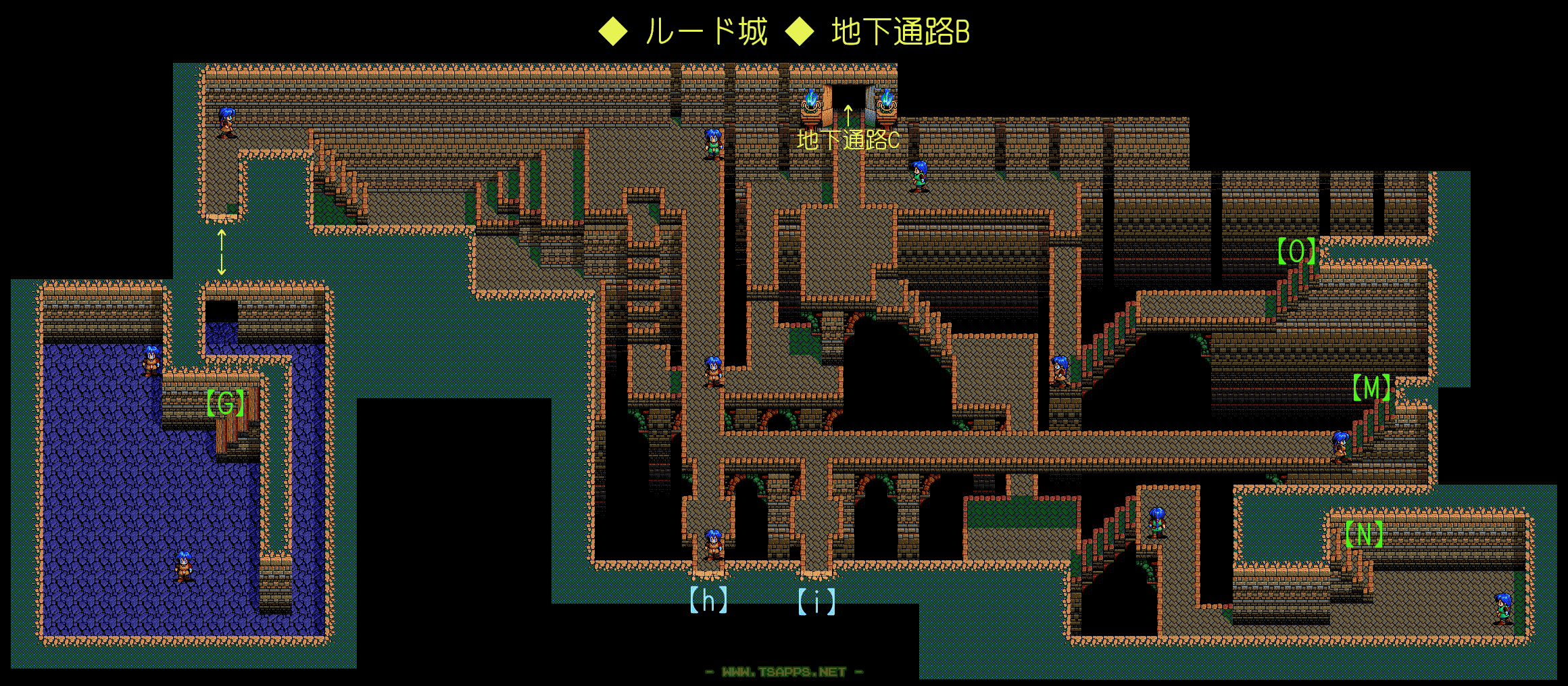The height and width of the screenshot is (686, 1568).
Task: Follow the 地下通路C passage label
Action: 848,140
